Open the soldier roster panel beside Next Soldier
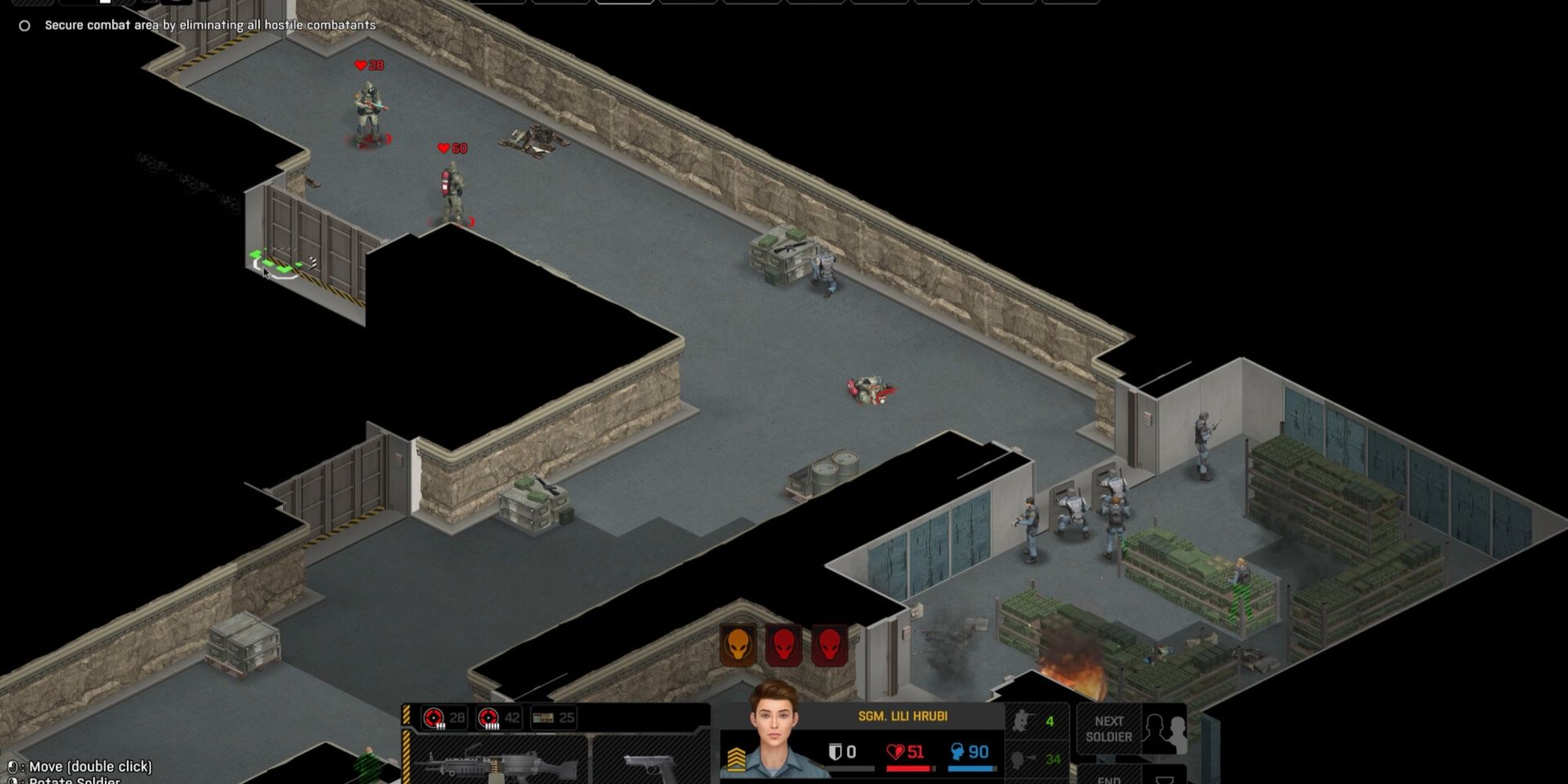Viewport: 1568px width, 784px height. [x=1164, y=728]
